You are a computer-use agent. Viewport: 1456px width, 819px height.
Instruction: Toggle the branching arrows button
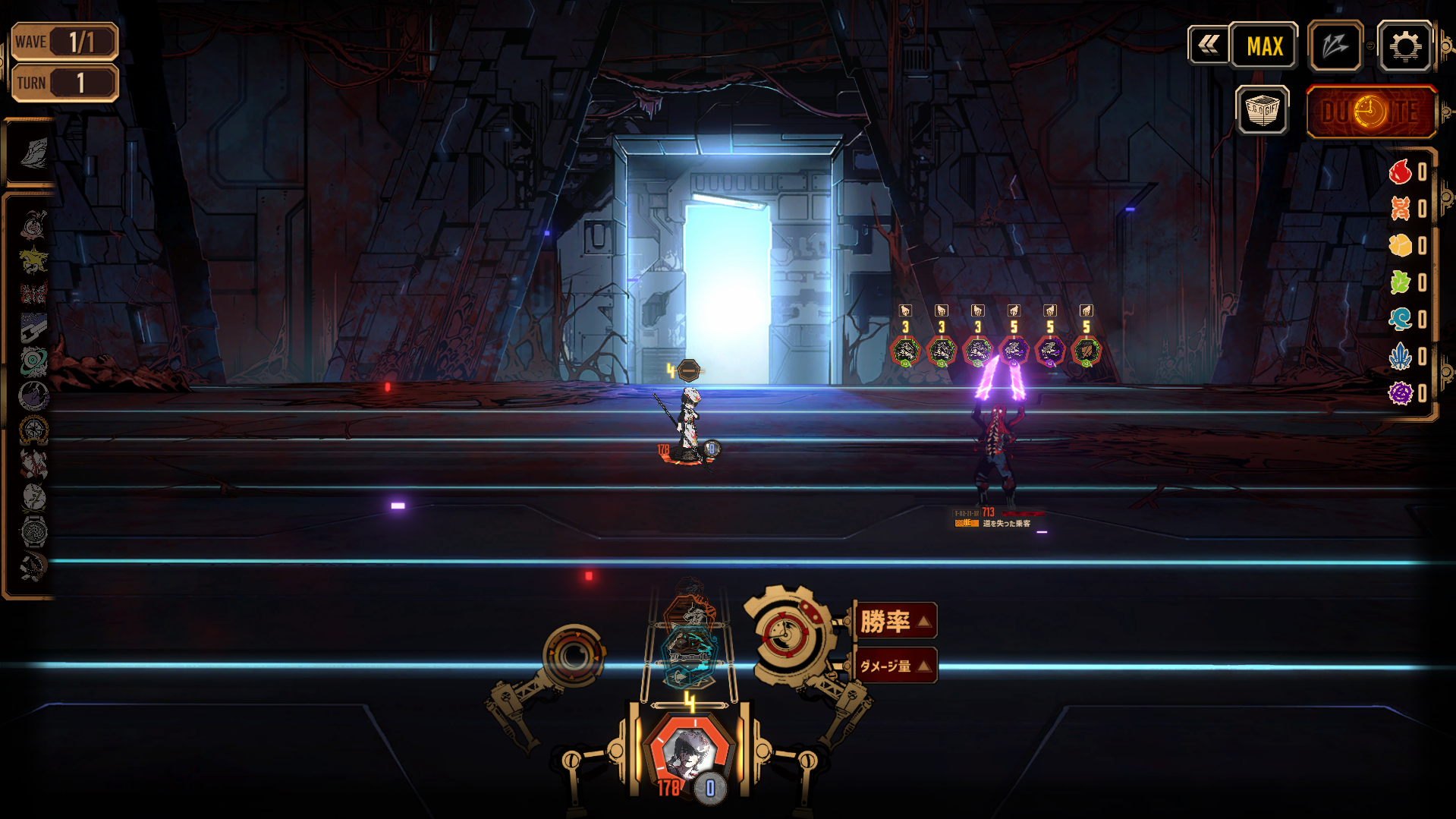point(1335,46)
